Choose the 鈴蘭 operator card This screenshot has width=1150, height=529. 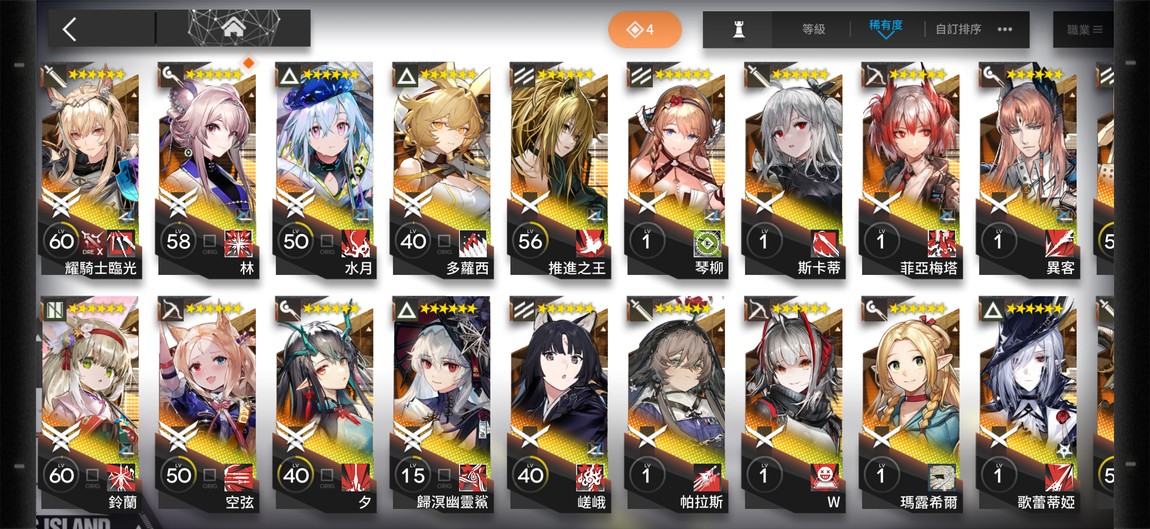click(91, 405)
